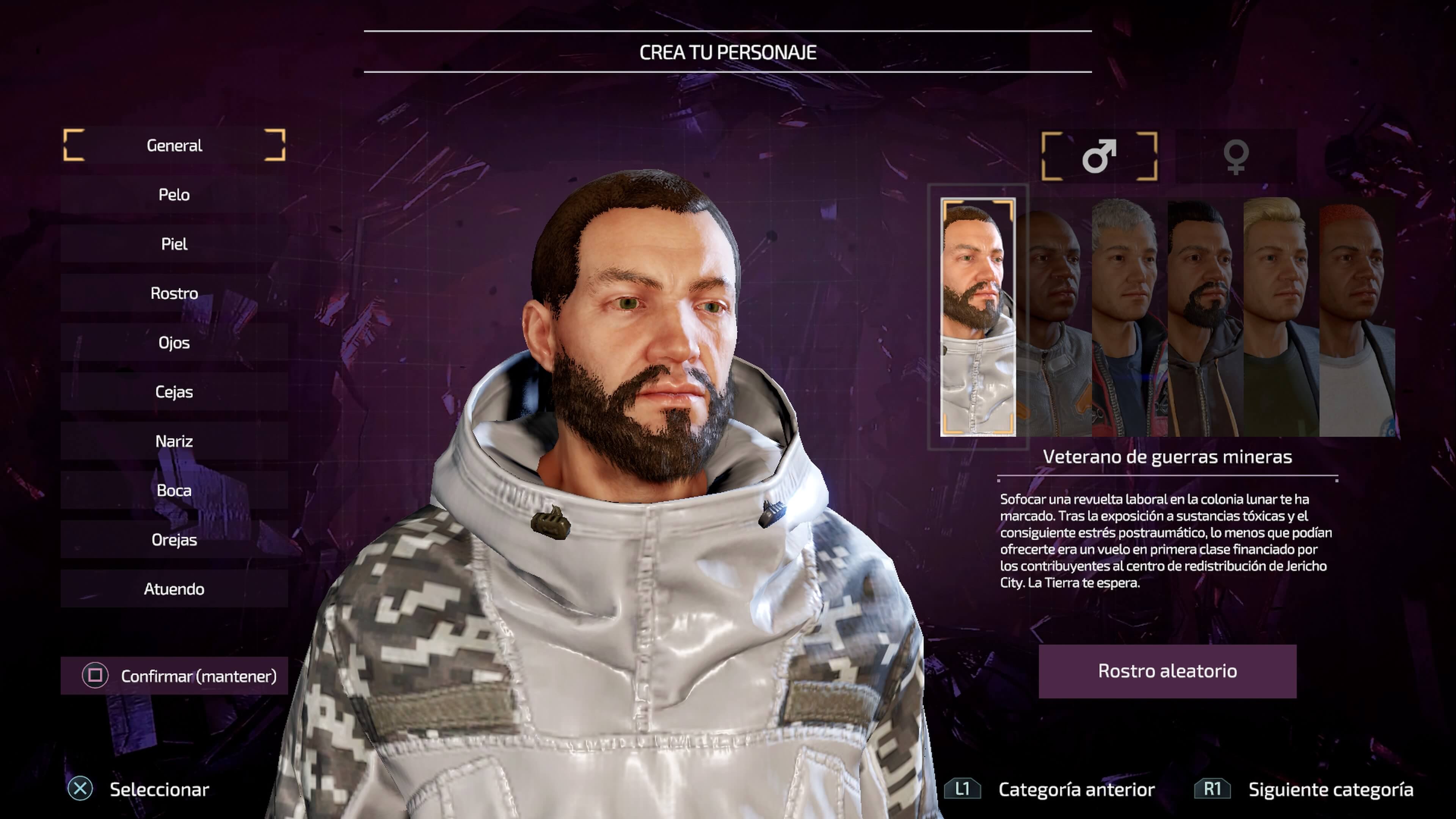Viewport: 1456px width, 819px height.
Task: Select the Boca category
Action: point(174,490)
